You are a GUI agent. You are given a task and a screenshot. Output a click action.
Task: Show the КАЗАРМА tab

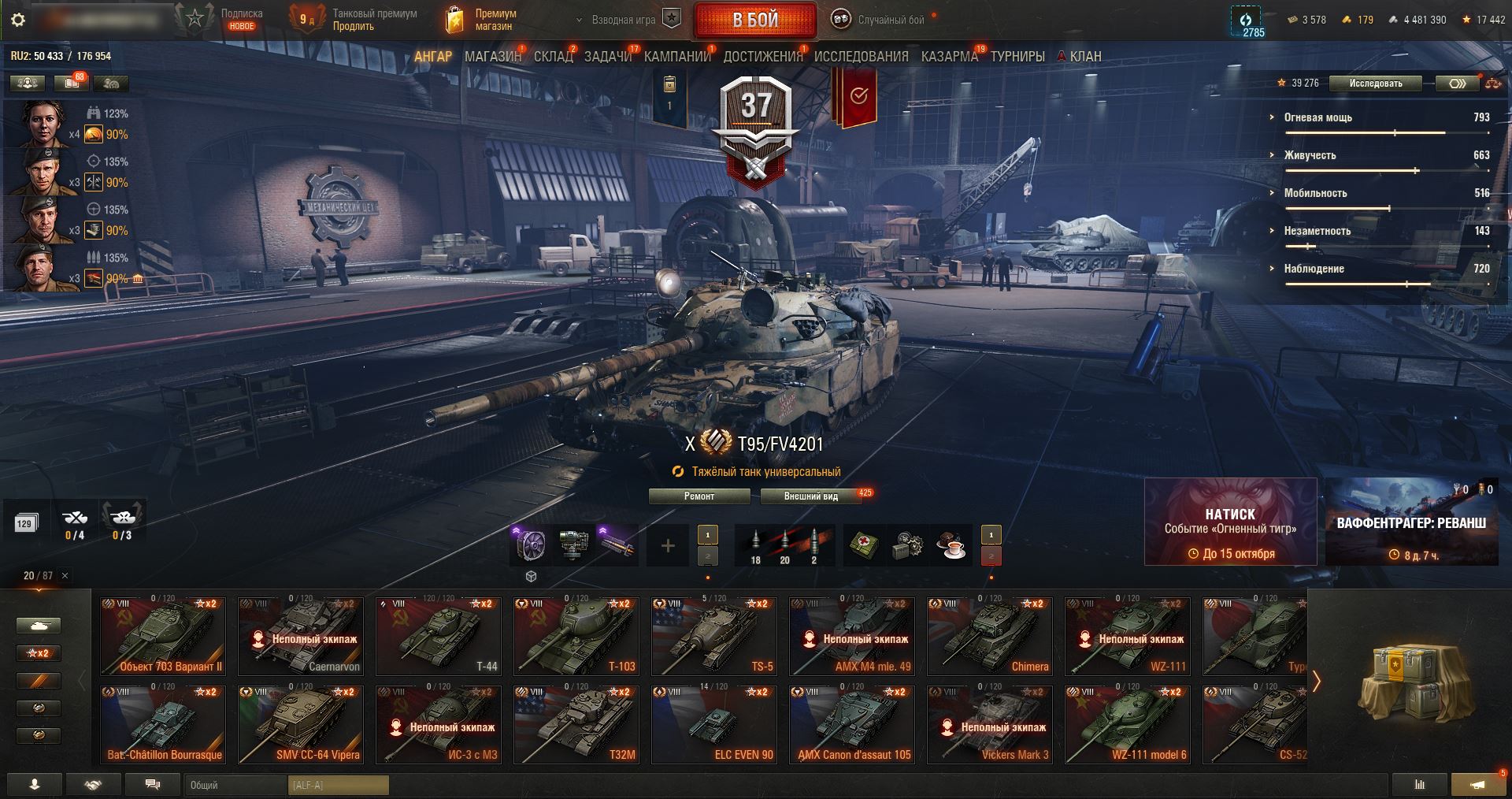[949, 57]
